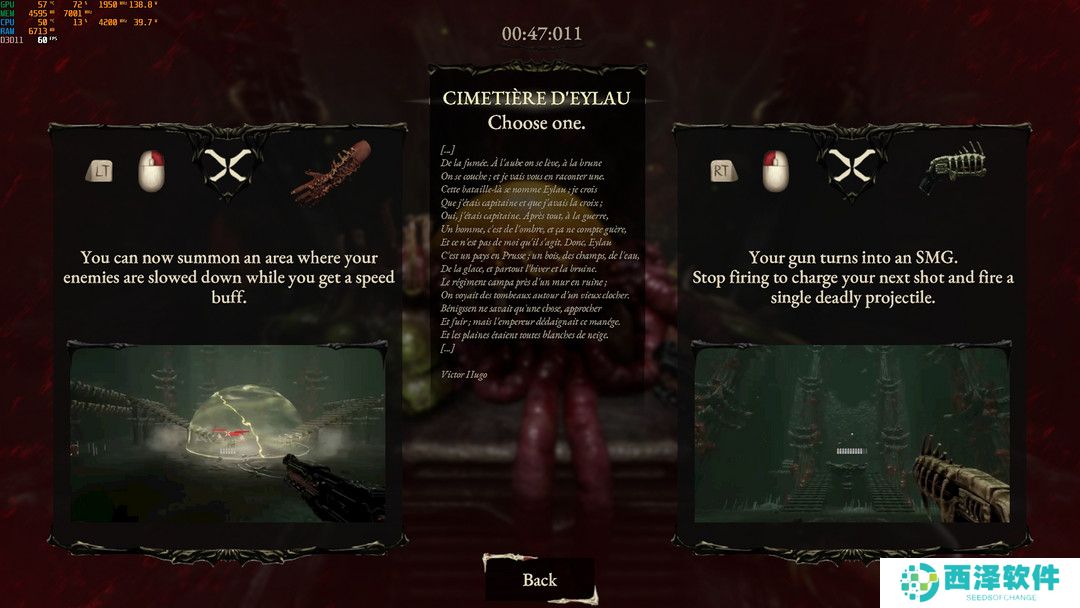Pick the severed hand ability icon
Viewport: 1080px width, 608px height.
point(331,167)
